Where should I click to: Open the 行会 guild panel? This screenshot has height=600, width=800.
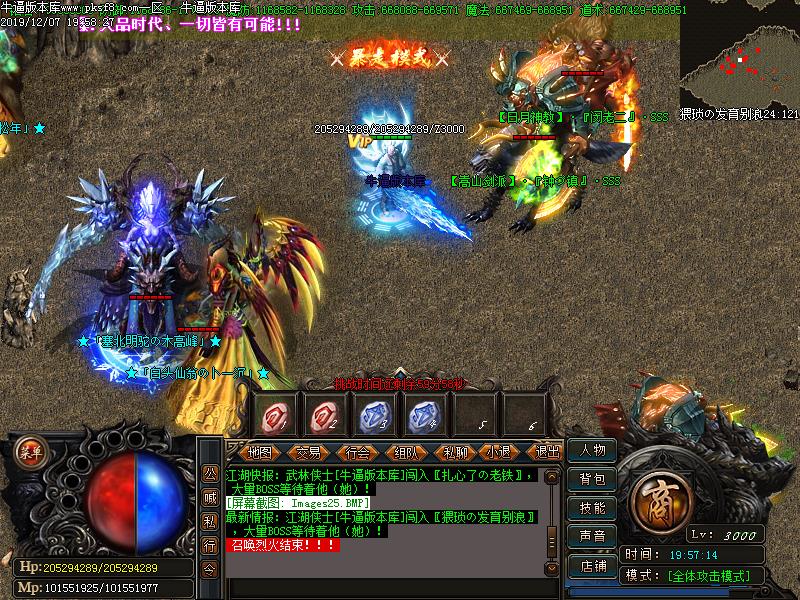click(x=357, y=452)
